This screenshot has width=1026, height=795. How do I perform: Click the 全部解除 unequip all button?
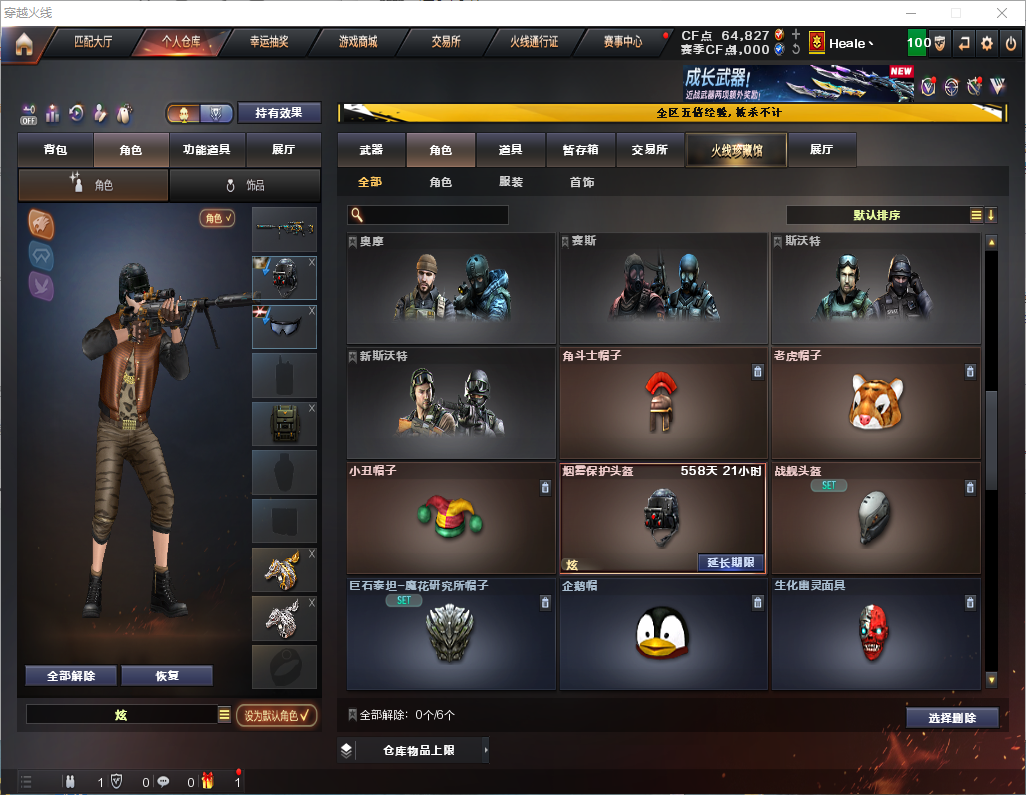(71, 675)
